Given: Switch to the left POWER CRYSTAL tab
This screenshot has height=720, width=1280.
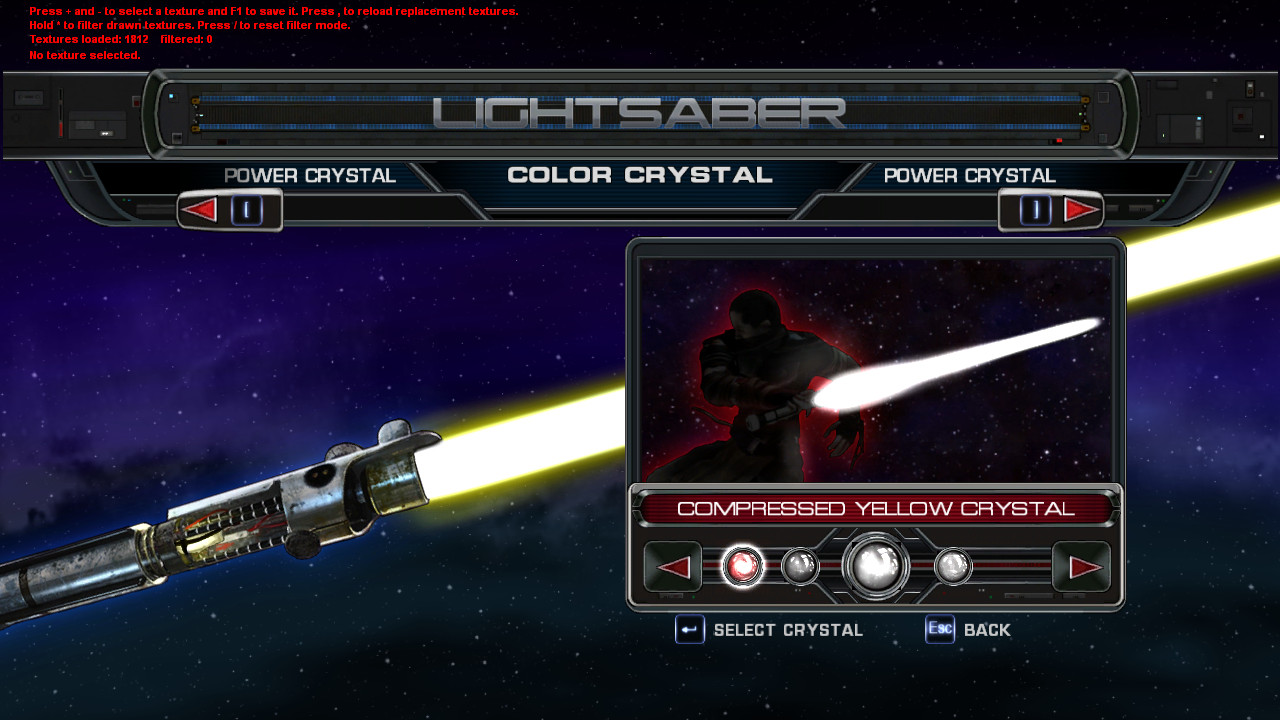Looking at the screenshot, I should tap(312, 175).
